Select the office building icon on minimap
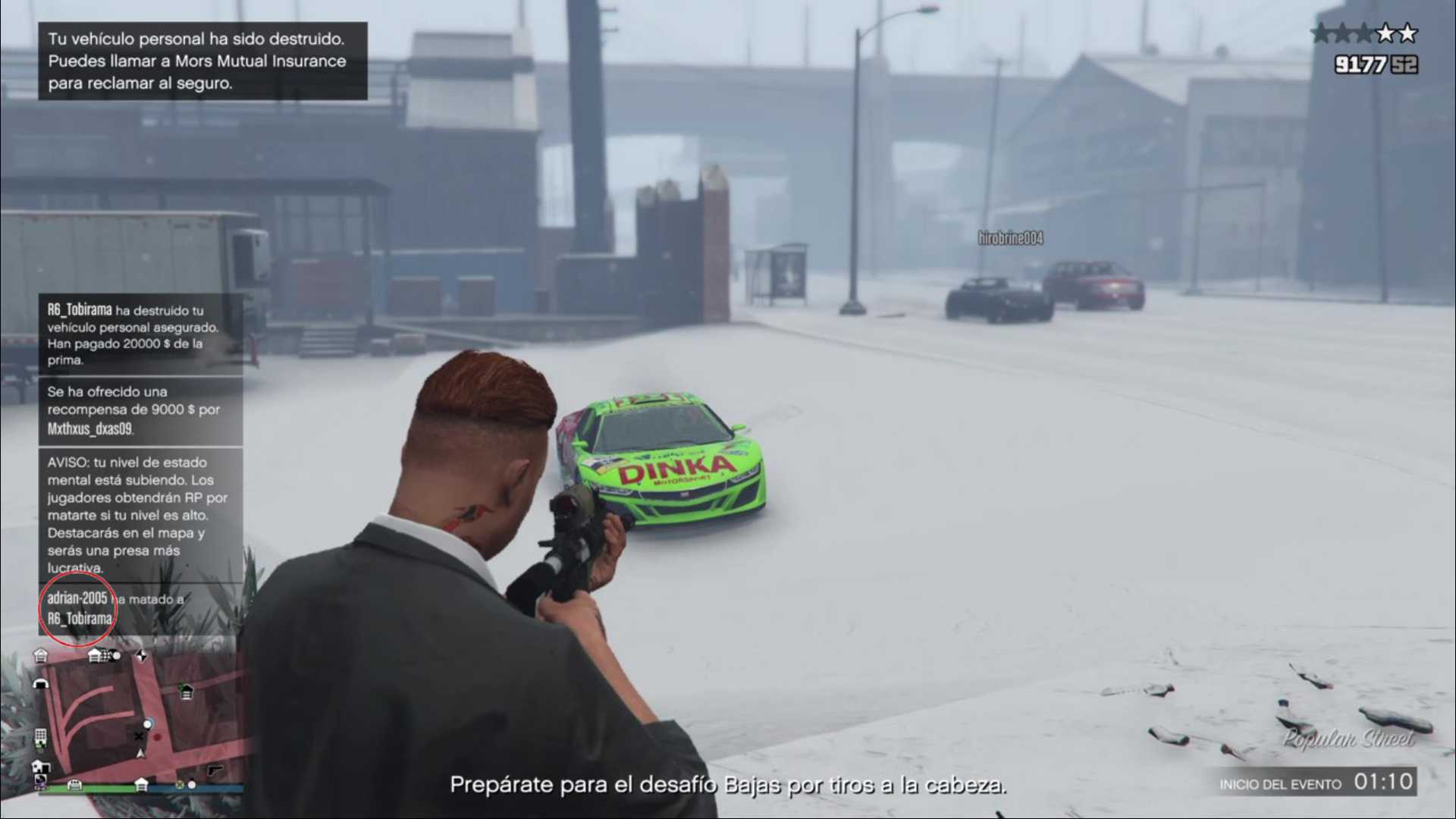 pyautogui.click(x=40, y=736)
